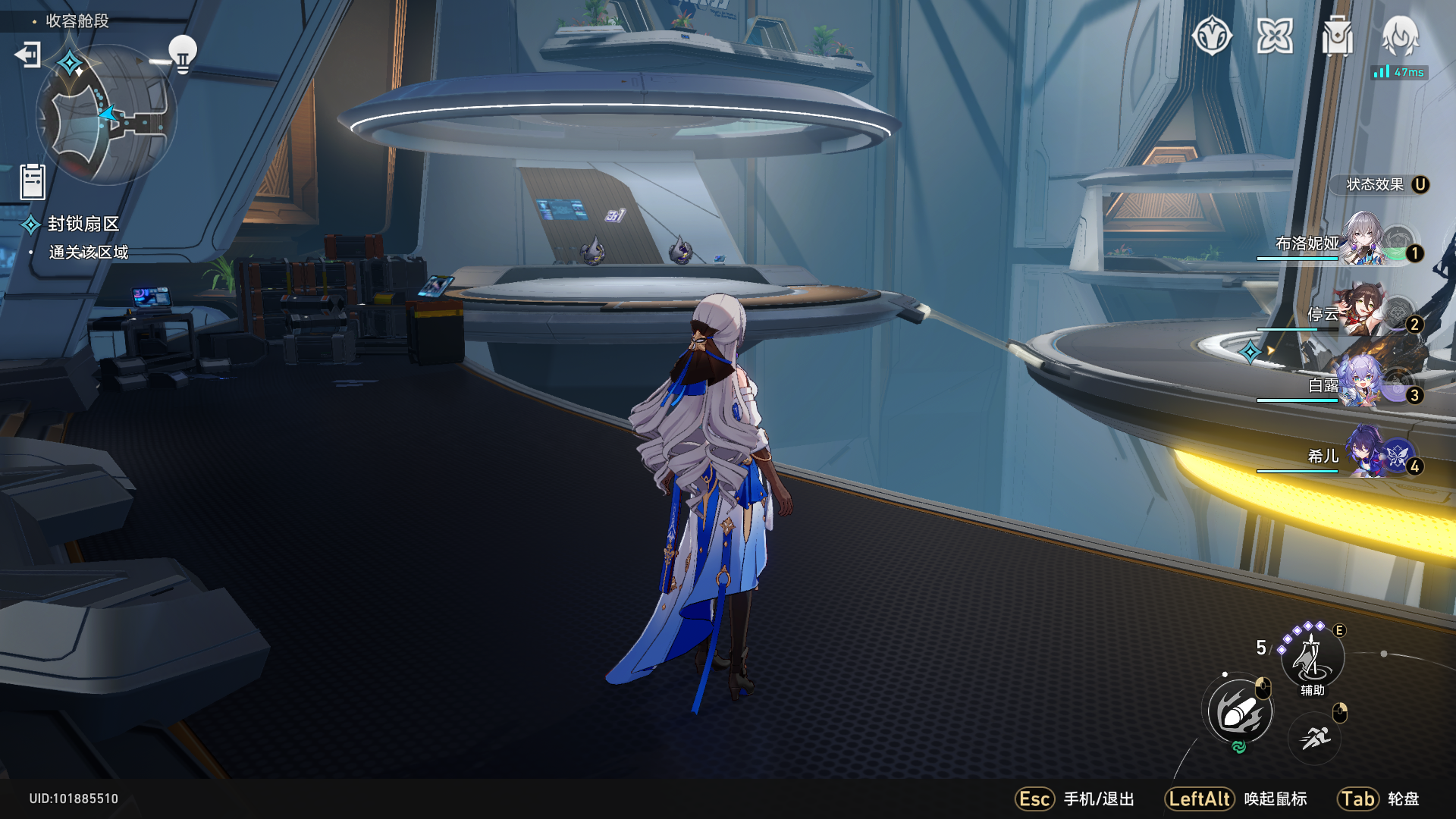Open the character head profile icon
This screenshot has height=819, width=1456.
click(x=1400, y=36)
